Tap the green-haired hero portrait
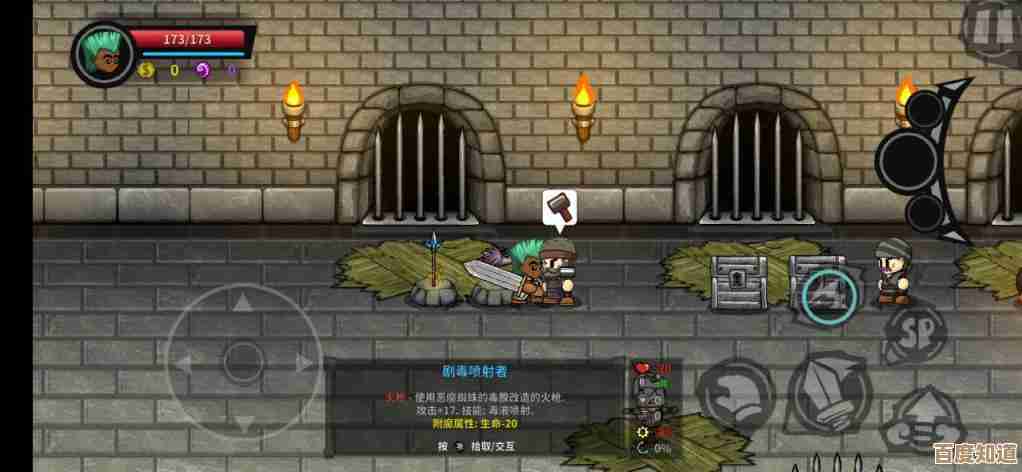Screen dimensions: 1022x472 (x=102, y=53)
